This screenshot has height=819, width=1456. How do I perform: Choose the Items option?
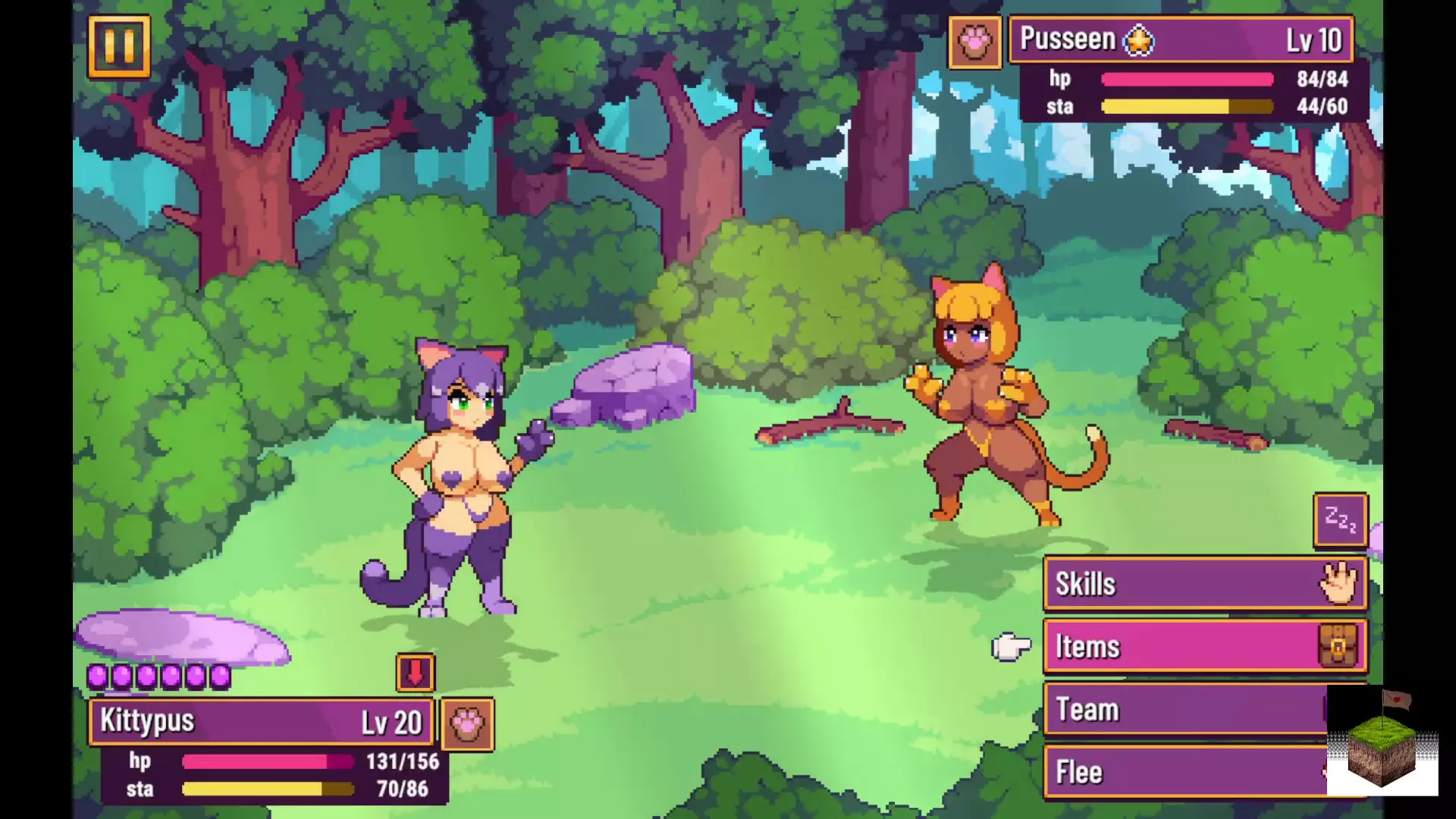(1204, 647)
